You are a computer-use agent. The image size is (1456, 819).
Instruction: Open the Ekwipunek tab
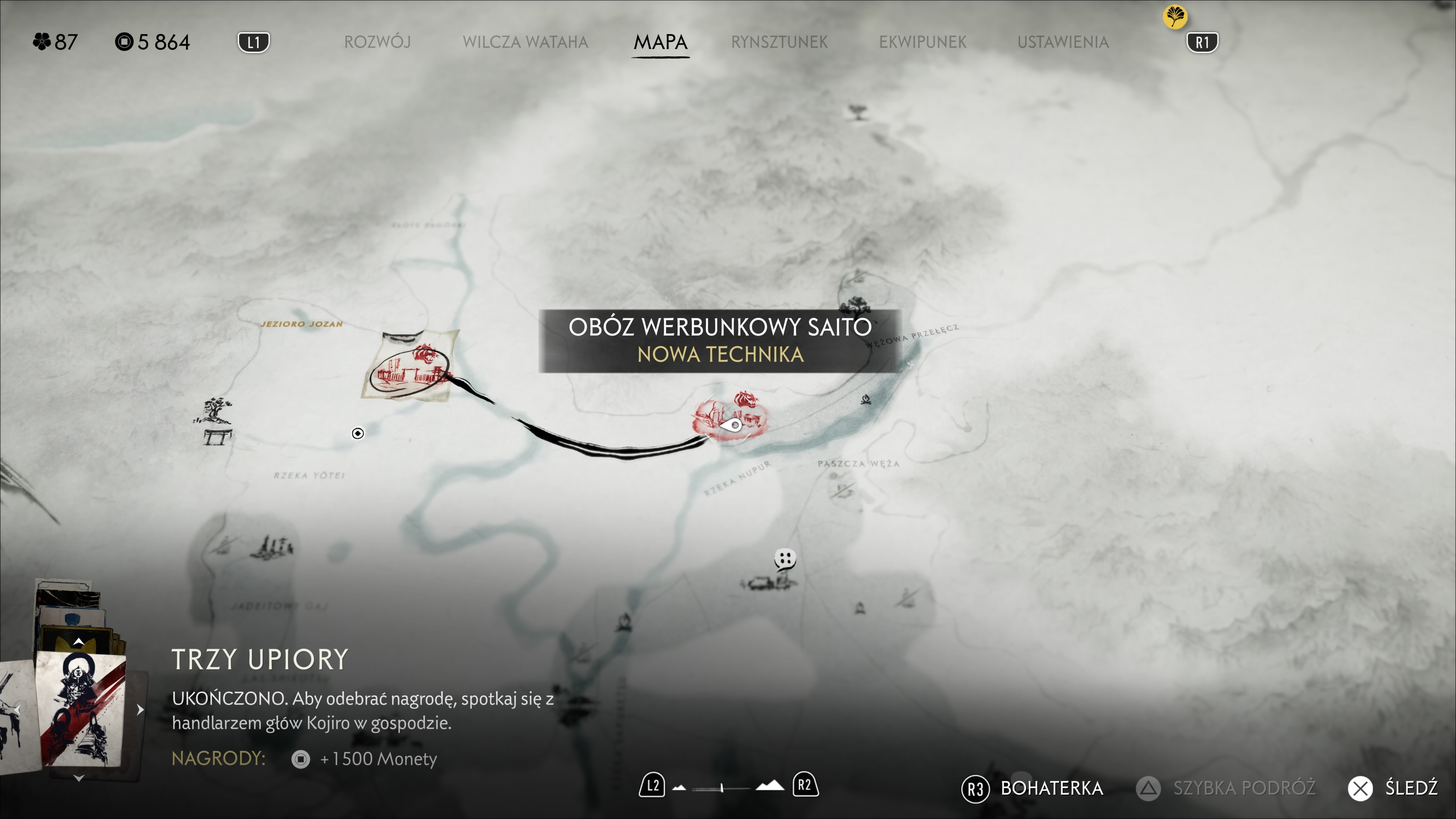pos(923,42)
